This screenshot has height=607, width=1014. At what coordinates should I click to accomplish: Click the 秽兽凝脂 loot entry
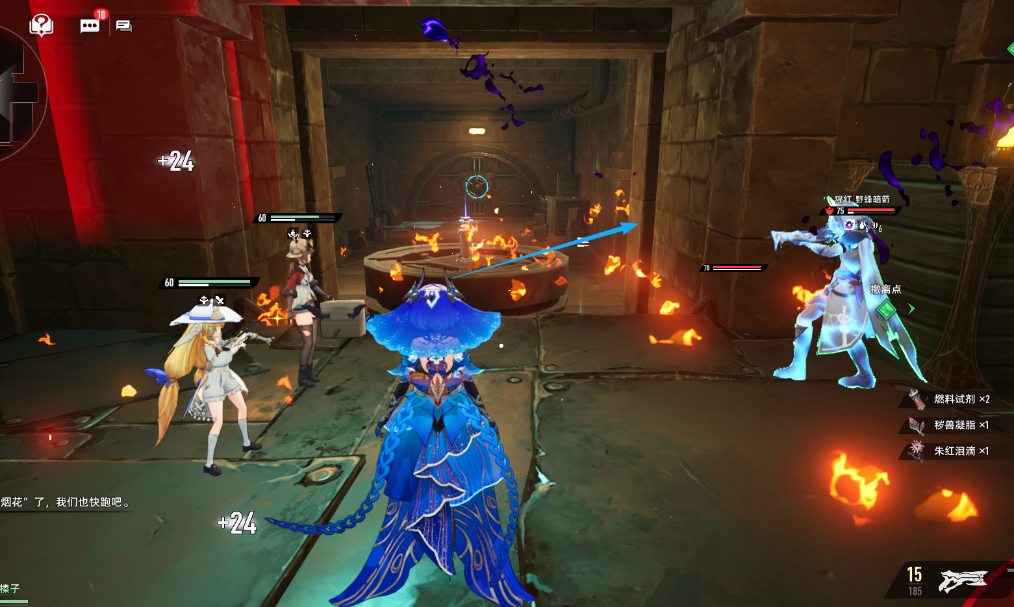click(x=950, y=425)
